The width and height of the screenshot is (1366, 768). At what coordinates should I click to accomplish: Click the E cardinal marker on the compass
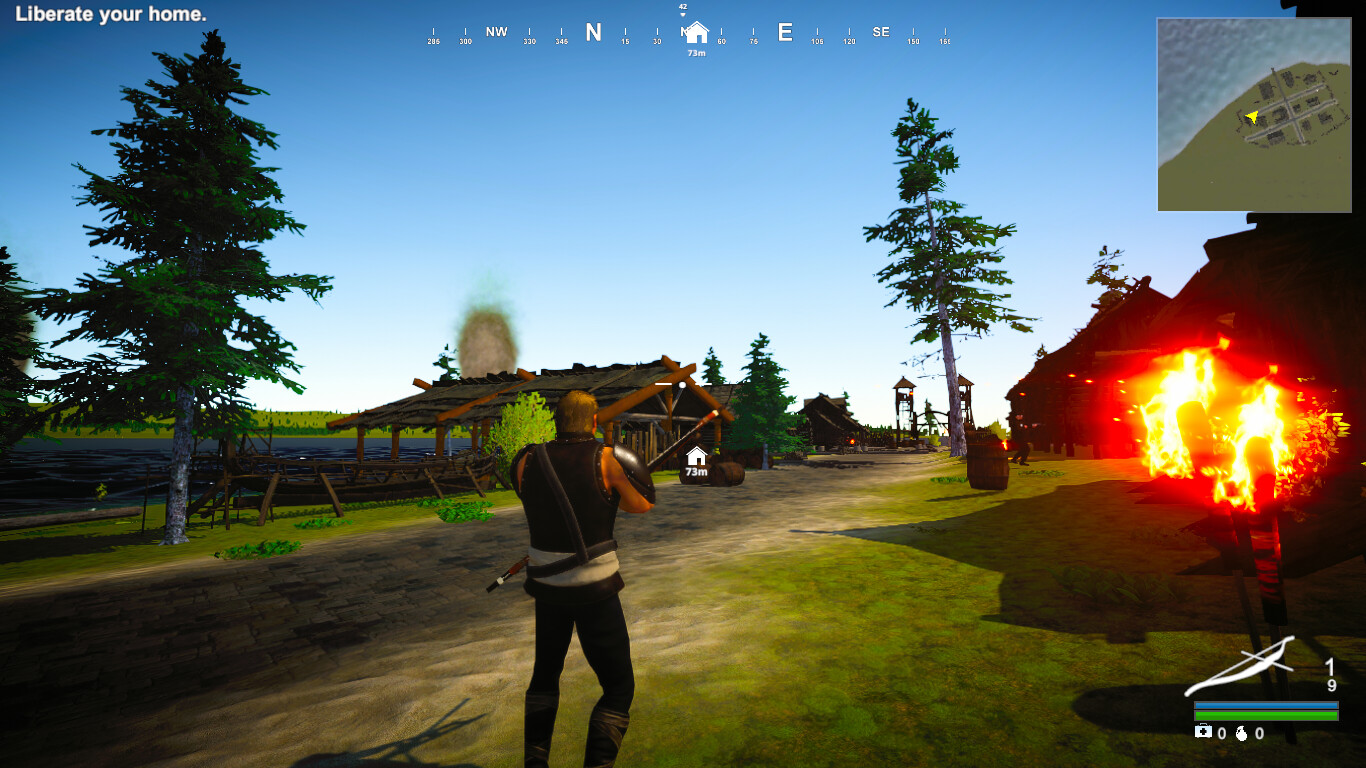coord(785,33)
